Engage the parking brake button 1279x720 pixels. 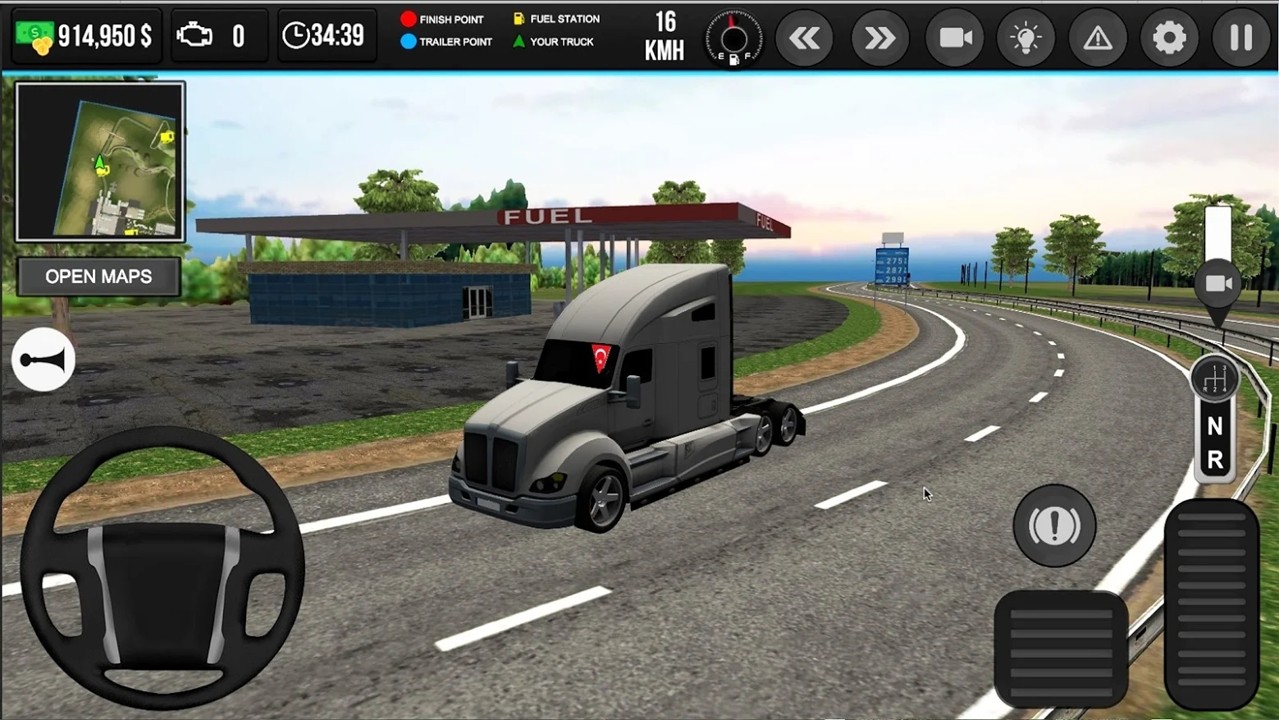[x=1054, y=526]
